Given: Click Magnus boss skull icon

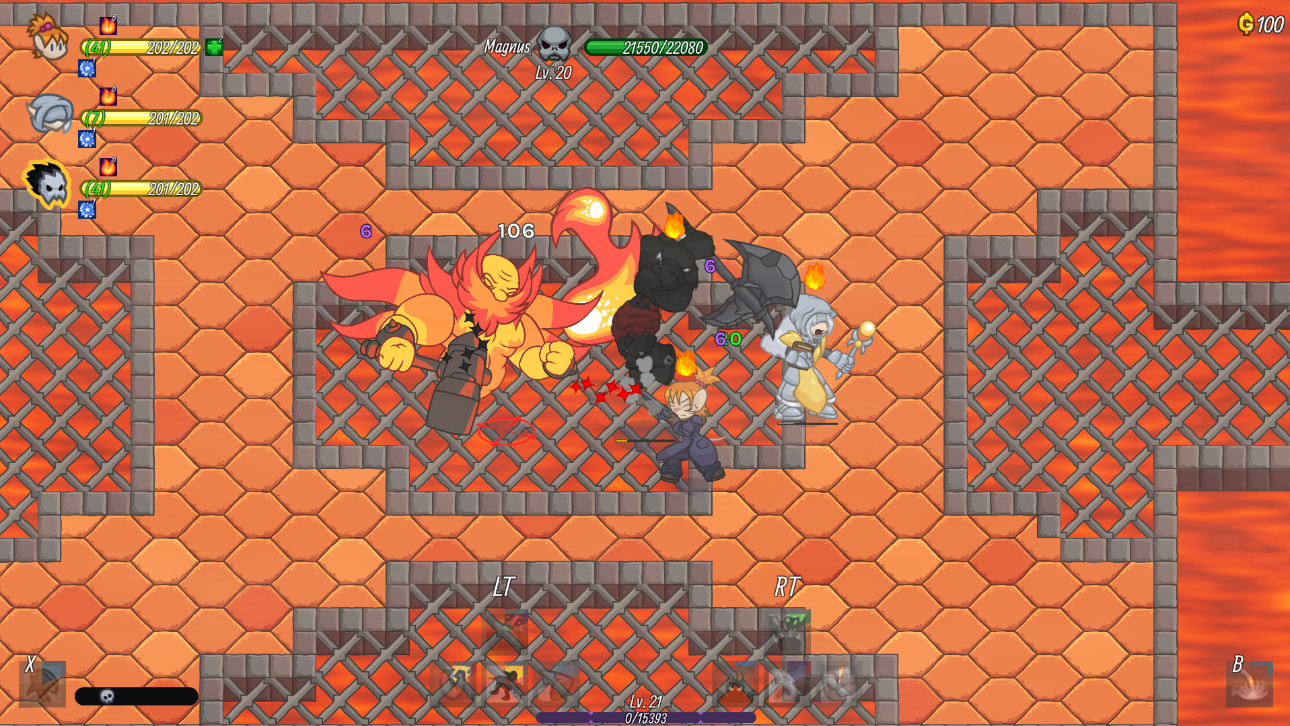Looking at the screenshot, I should point(554,44).
